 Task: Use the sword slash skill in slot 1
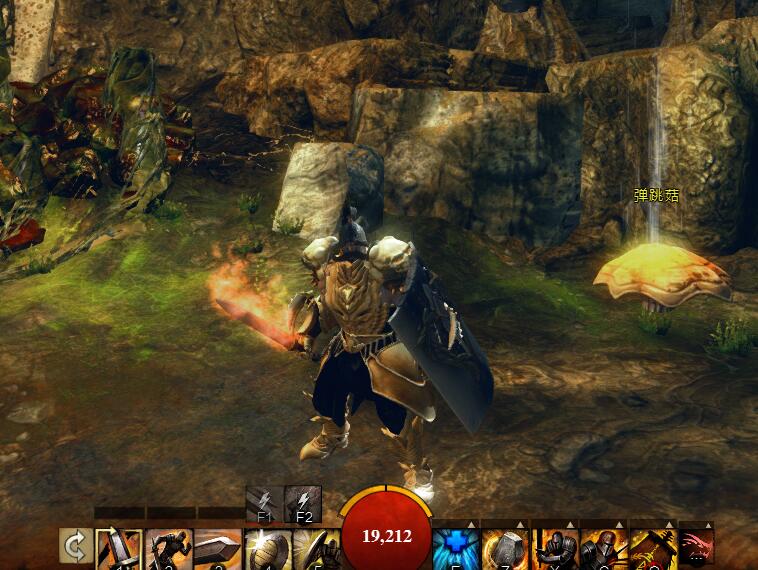click(119, 550)
